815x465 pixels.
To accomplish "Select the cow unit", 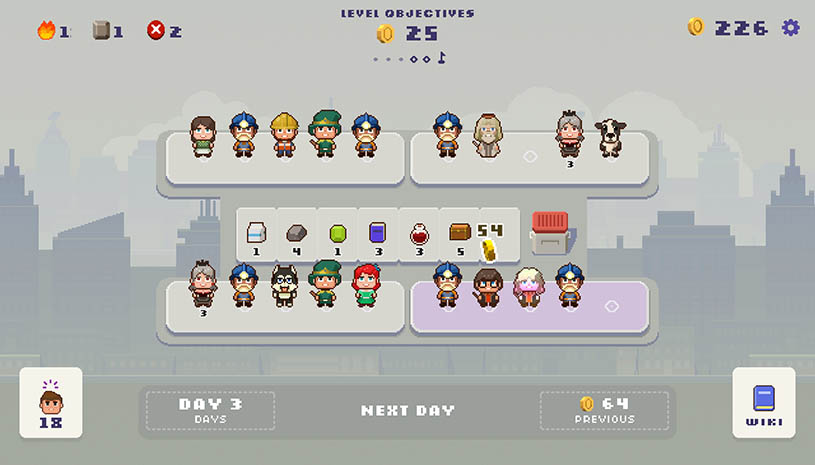I will pos(610,138).
